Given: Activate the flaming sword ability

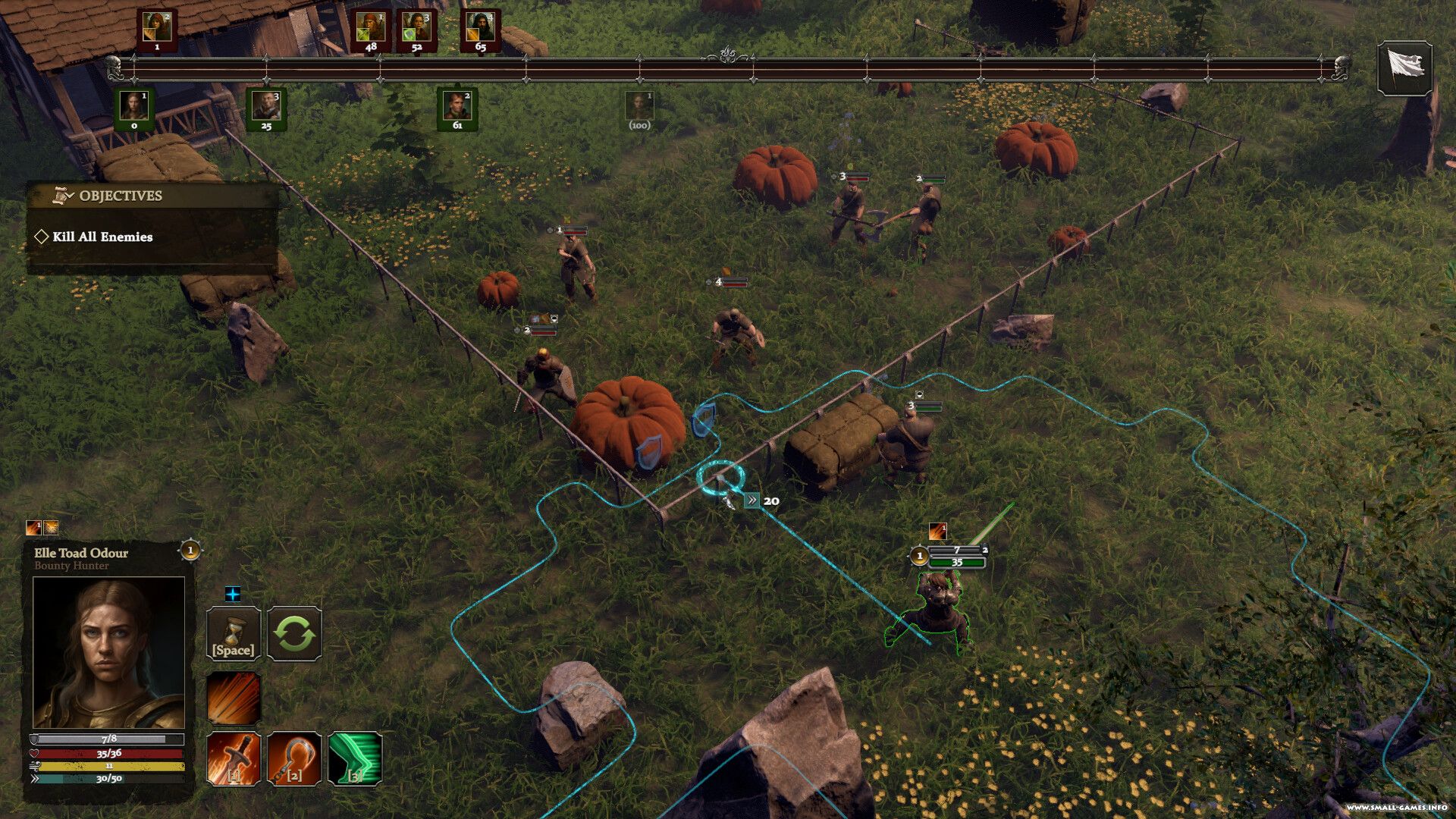Looking at the screenshot, I should (x=234, y=758).
